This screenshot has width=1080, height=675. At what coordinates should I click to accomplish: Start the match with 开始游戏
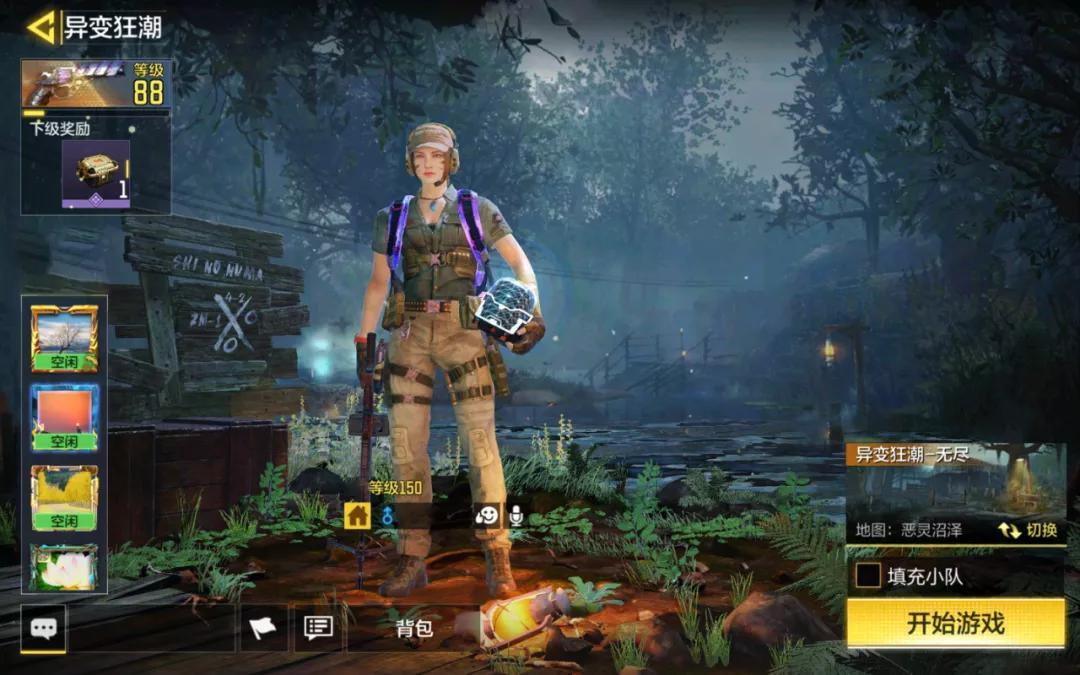[x=955, y=624]
